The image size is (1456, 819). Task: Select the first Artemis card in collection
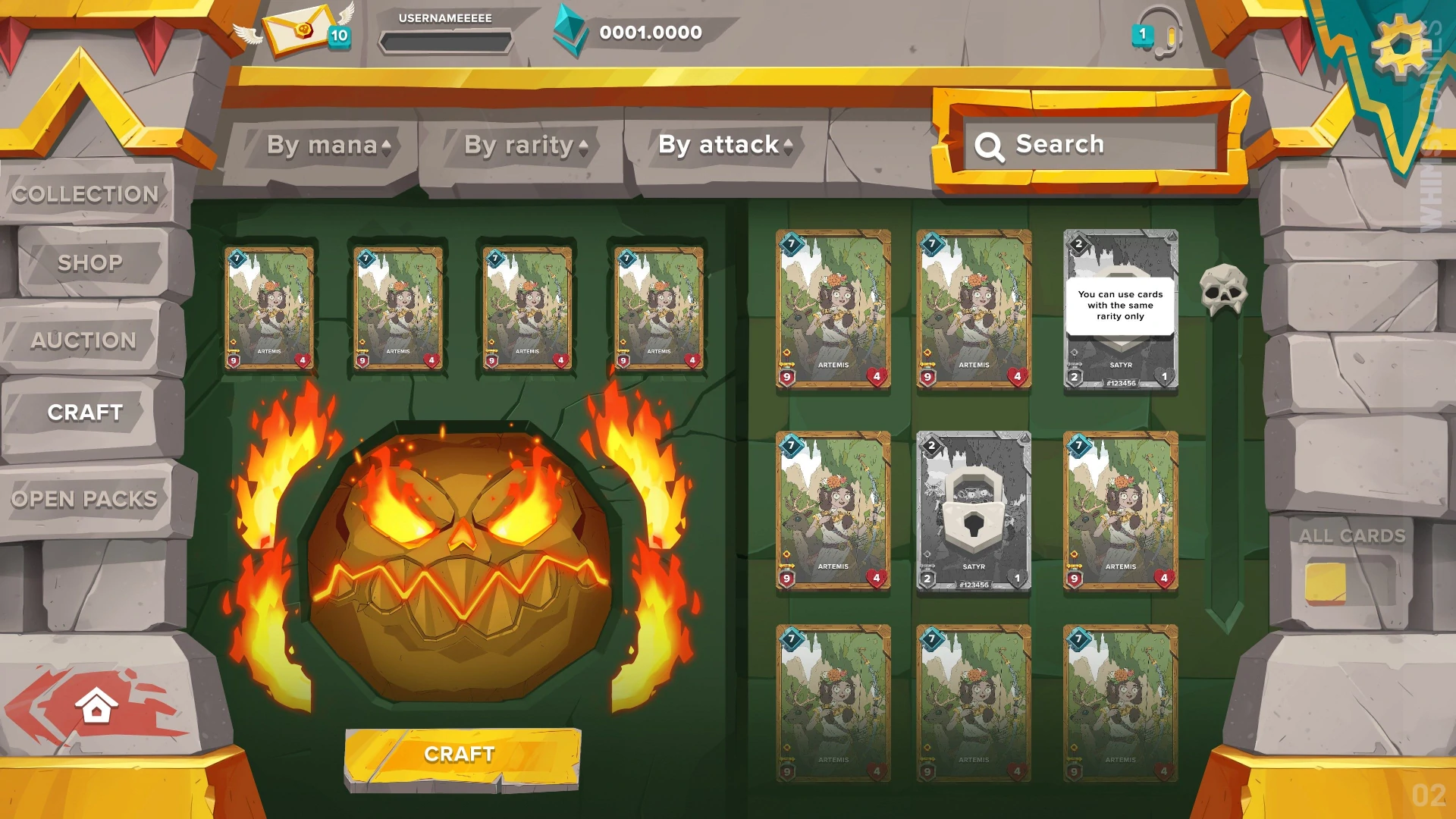click(x=832, y=308)
